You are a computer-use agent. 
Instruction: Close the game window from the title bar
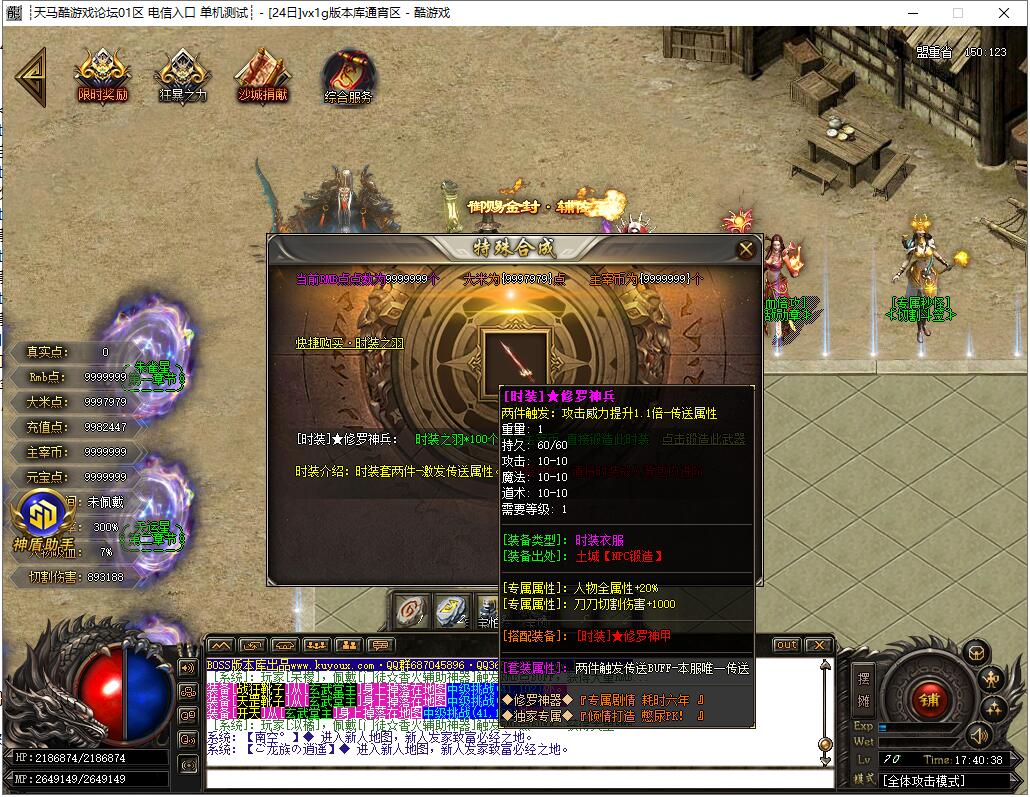coord(1004,13)
